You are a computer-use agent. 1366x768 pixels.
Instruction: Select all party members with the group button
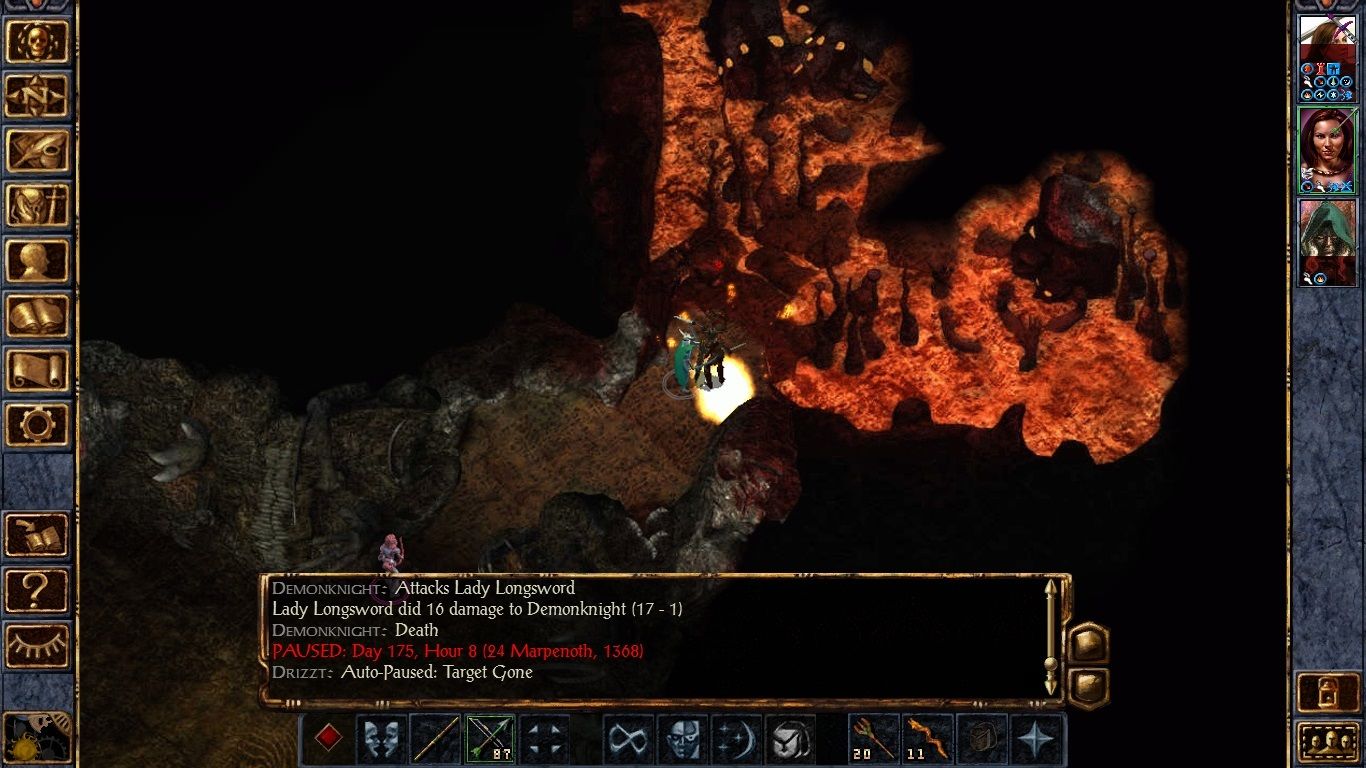1327,742
